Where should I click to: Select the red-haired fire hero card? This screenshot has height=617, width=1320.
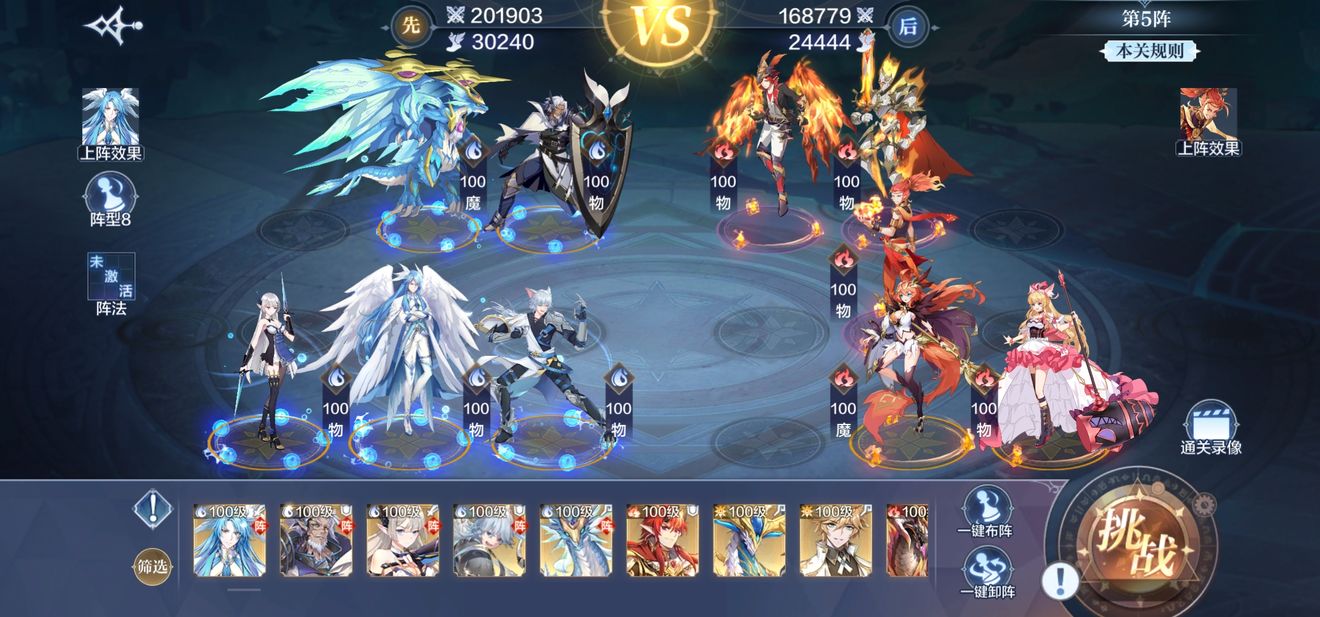tap(662, 540)
